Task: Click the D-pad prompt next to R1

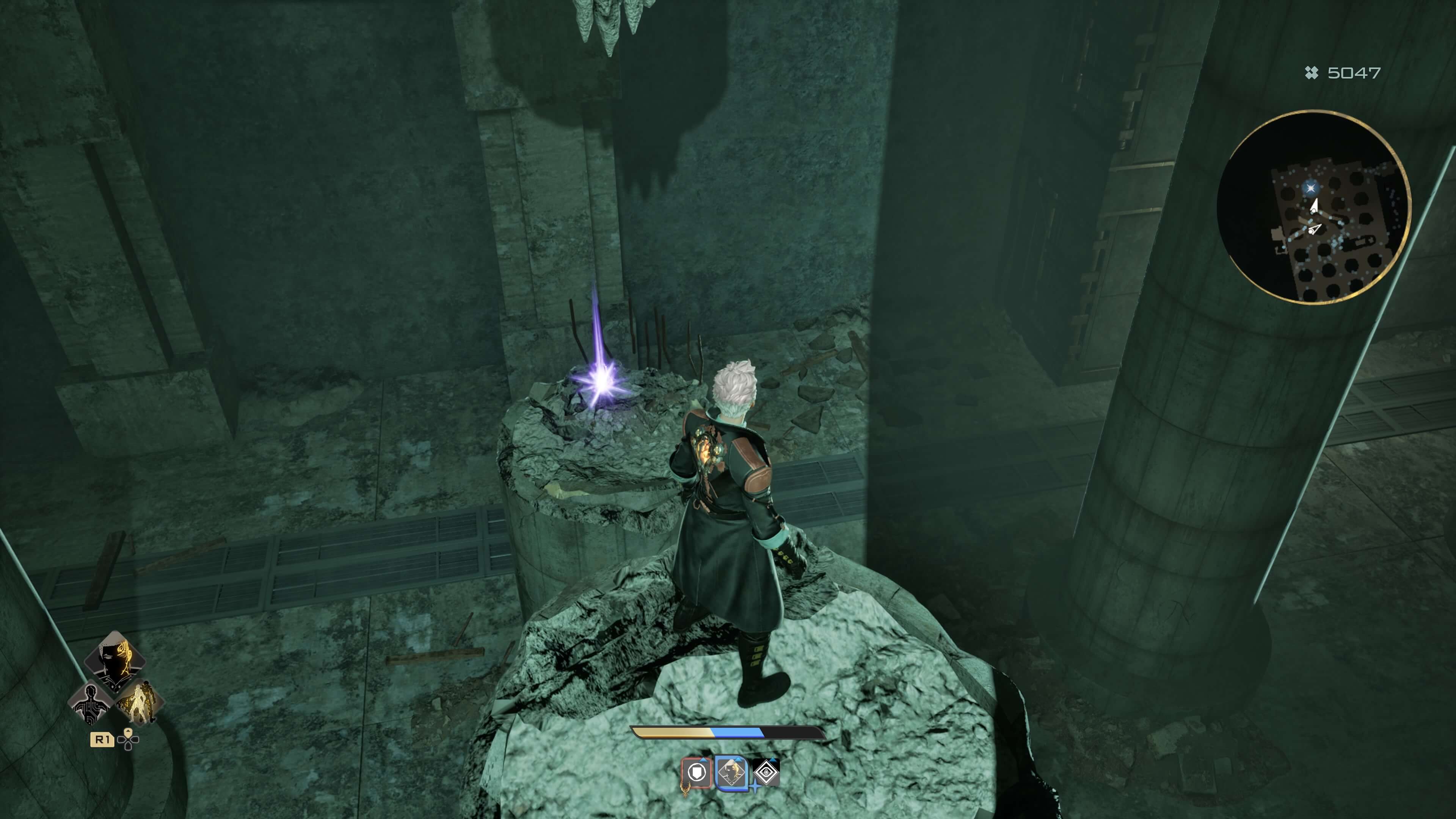Action: pyautogui.click(x=128, y=739)
